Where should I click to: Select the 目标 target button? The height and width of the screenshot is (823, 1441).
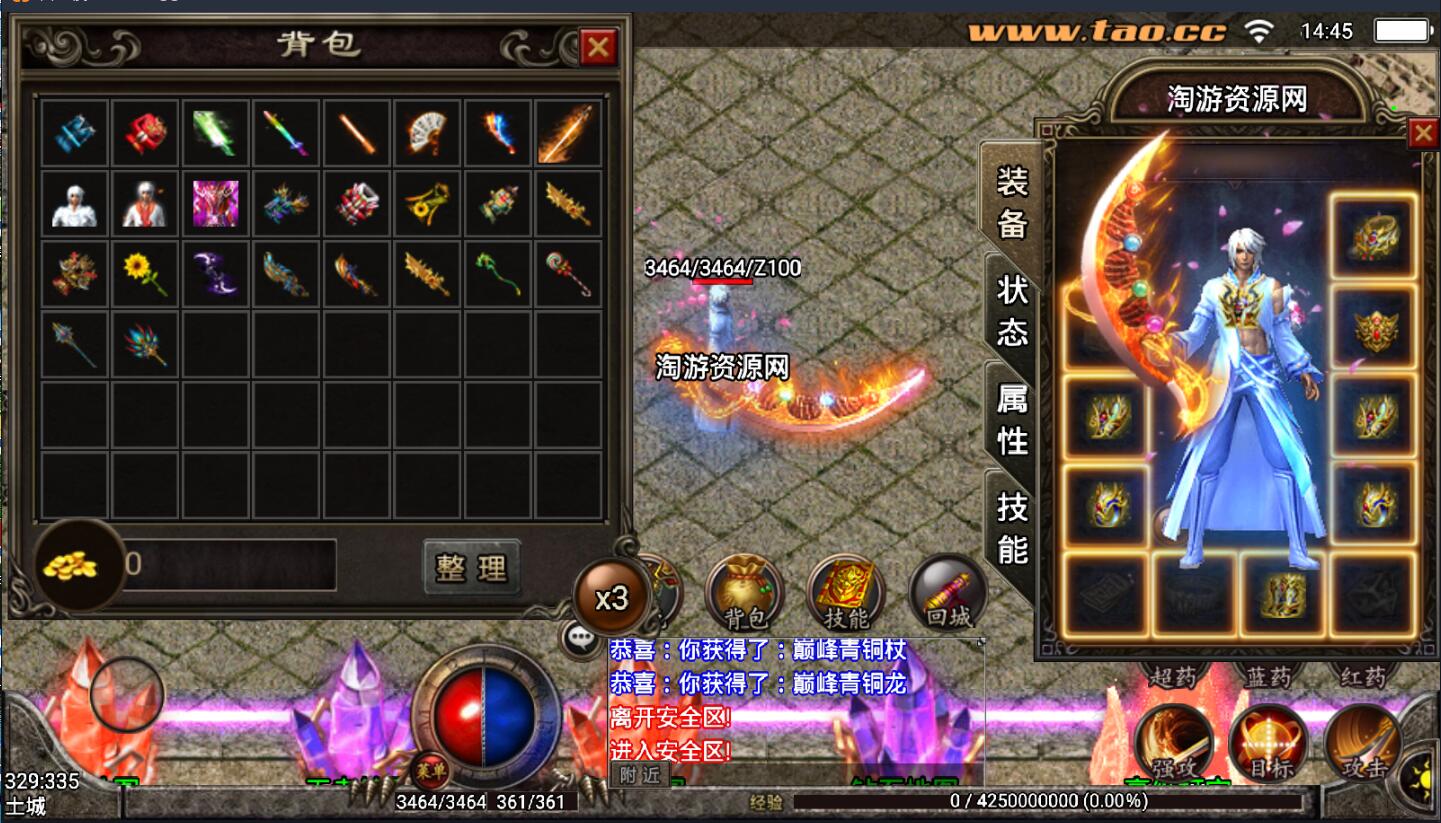1268,743
